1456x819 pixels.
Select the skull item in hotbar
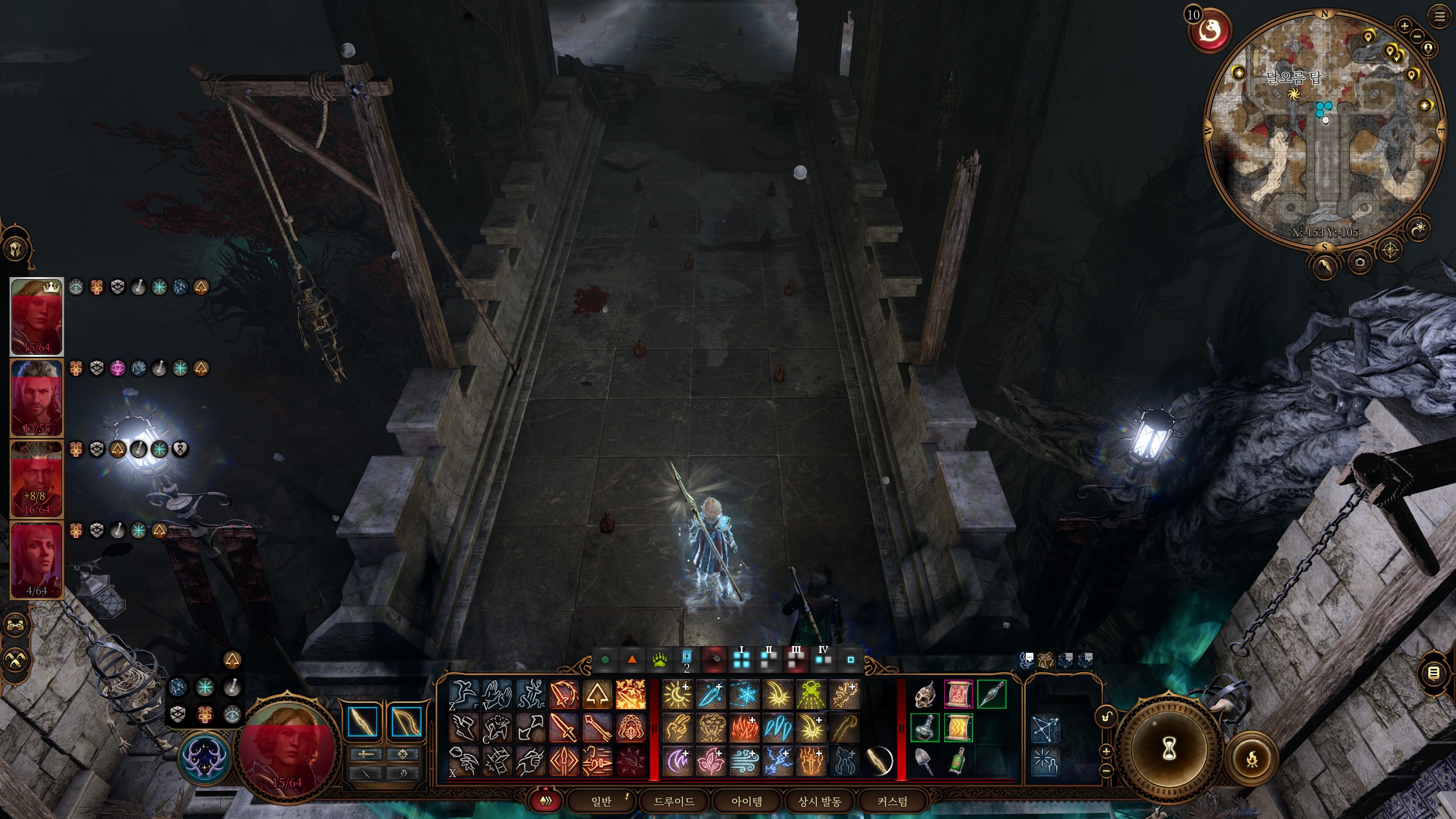pyautogui.click(x=925, y=694)
